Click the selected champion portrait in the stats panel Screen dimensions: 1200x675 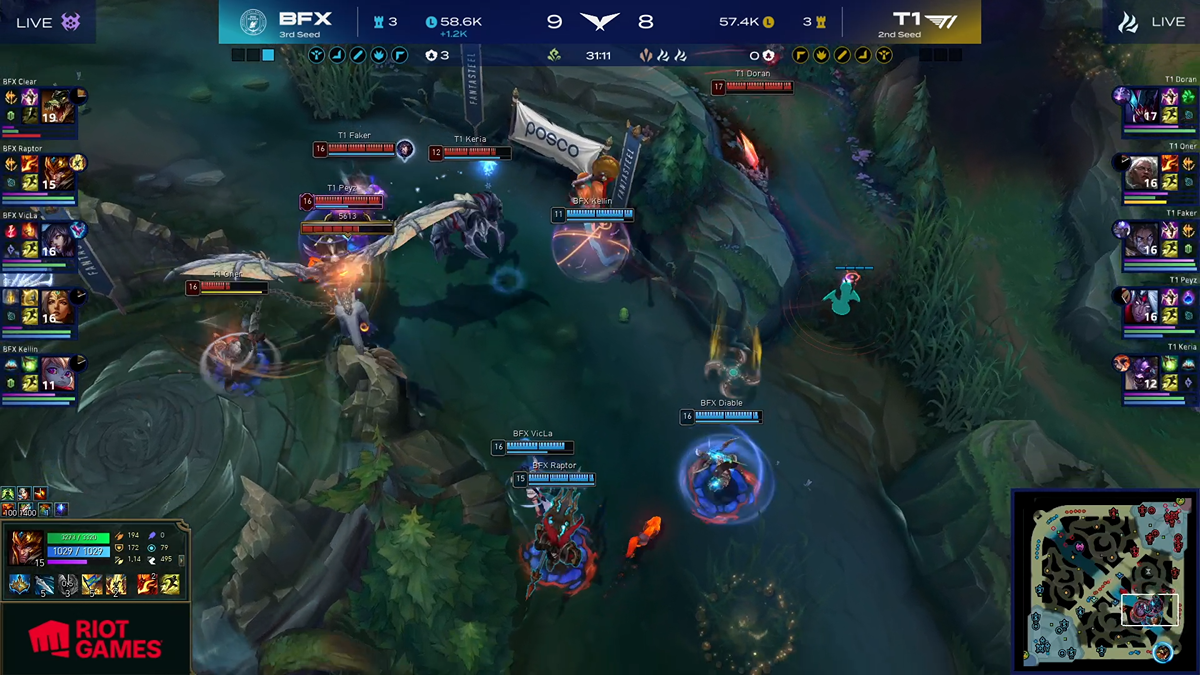tap(26, 549)
